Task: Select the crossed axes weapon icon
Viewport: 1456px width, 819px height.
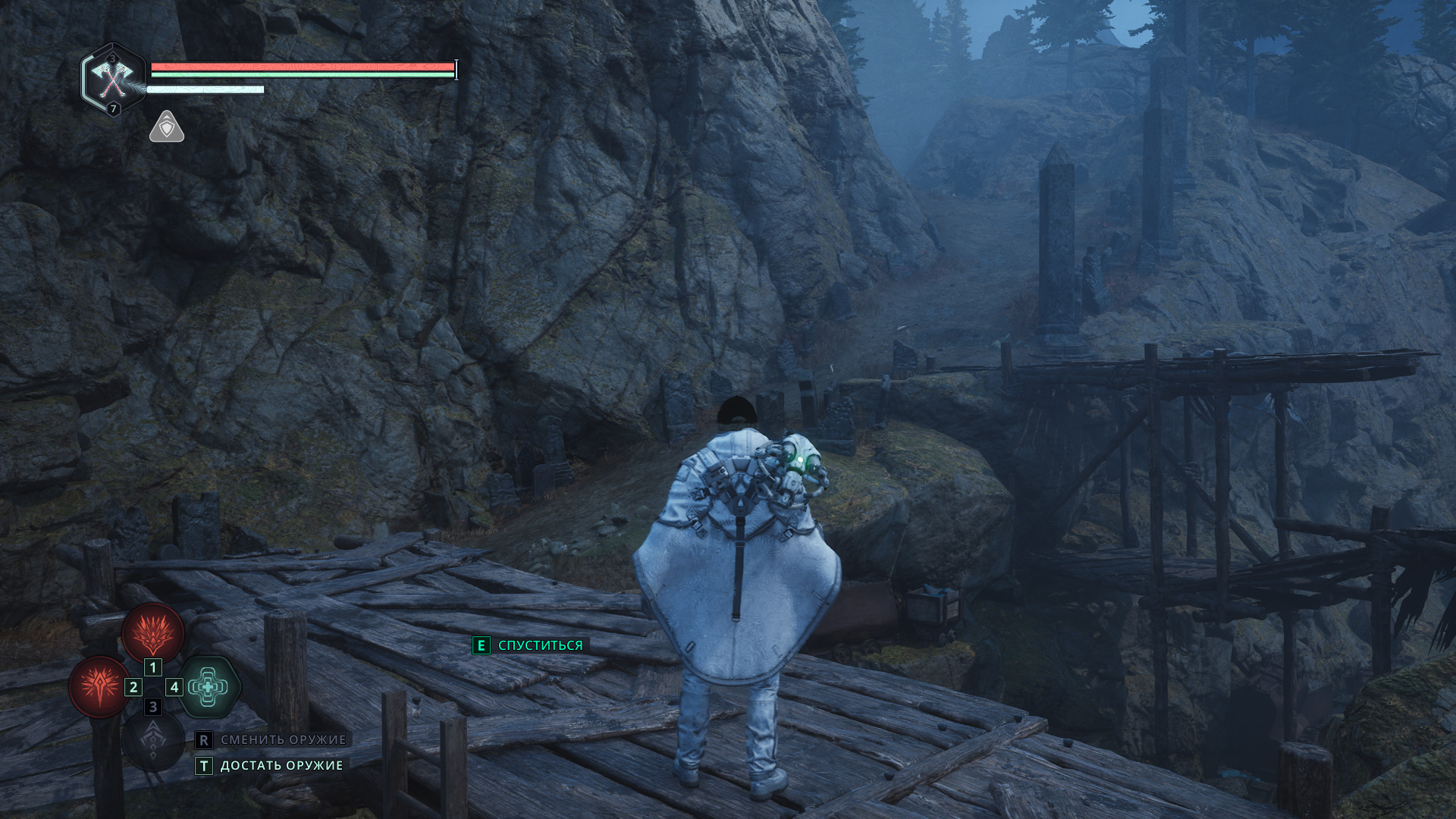Action: coord(113,78)
